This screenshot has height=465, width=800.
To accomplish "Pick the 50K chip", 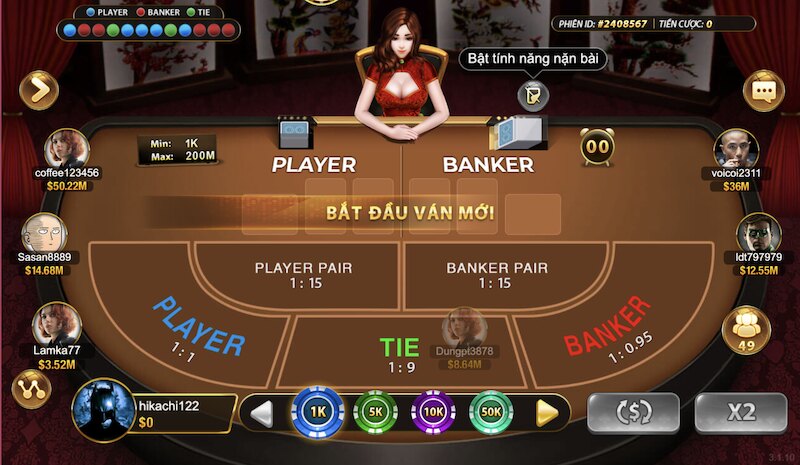I will coord(491,411).
